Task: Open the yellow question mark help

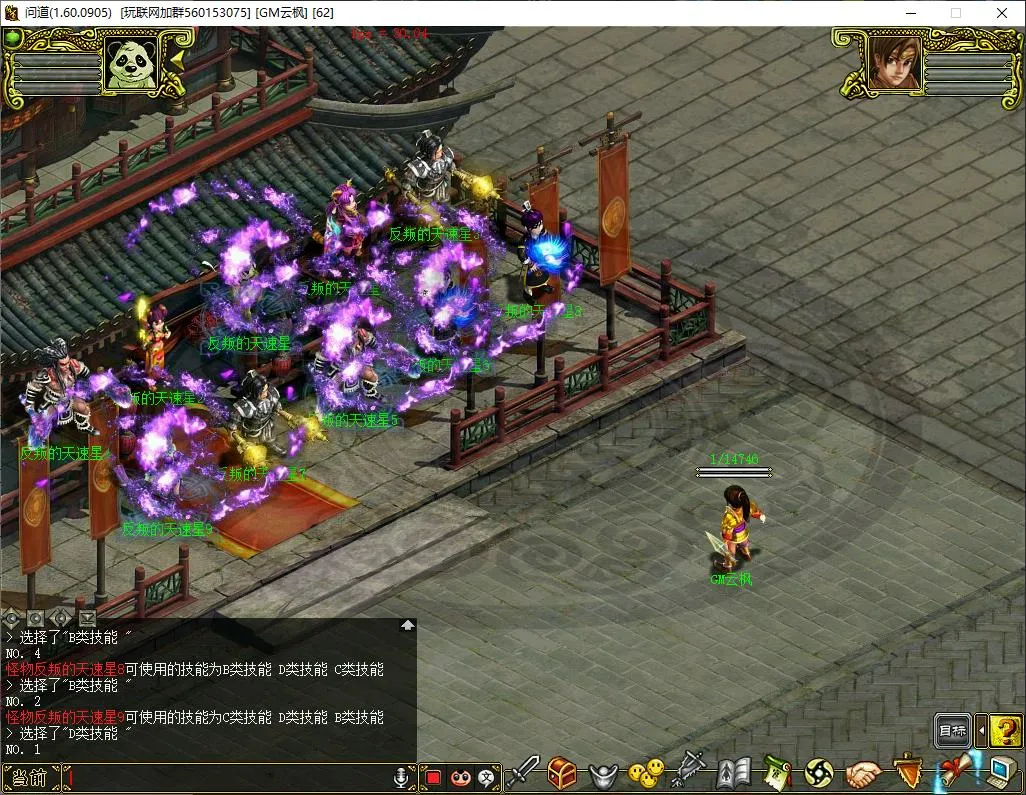Action: tap(1006, 732)
